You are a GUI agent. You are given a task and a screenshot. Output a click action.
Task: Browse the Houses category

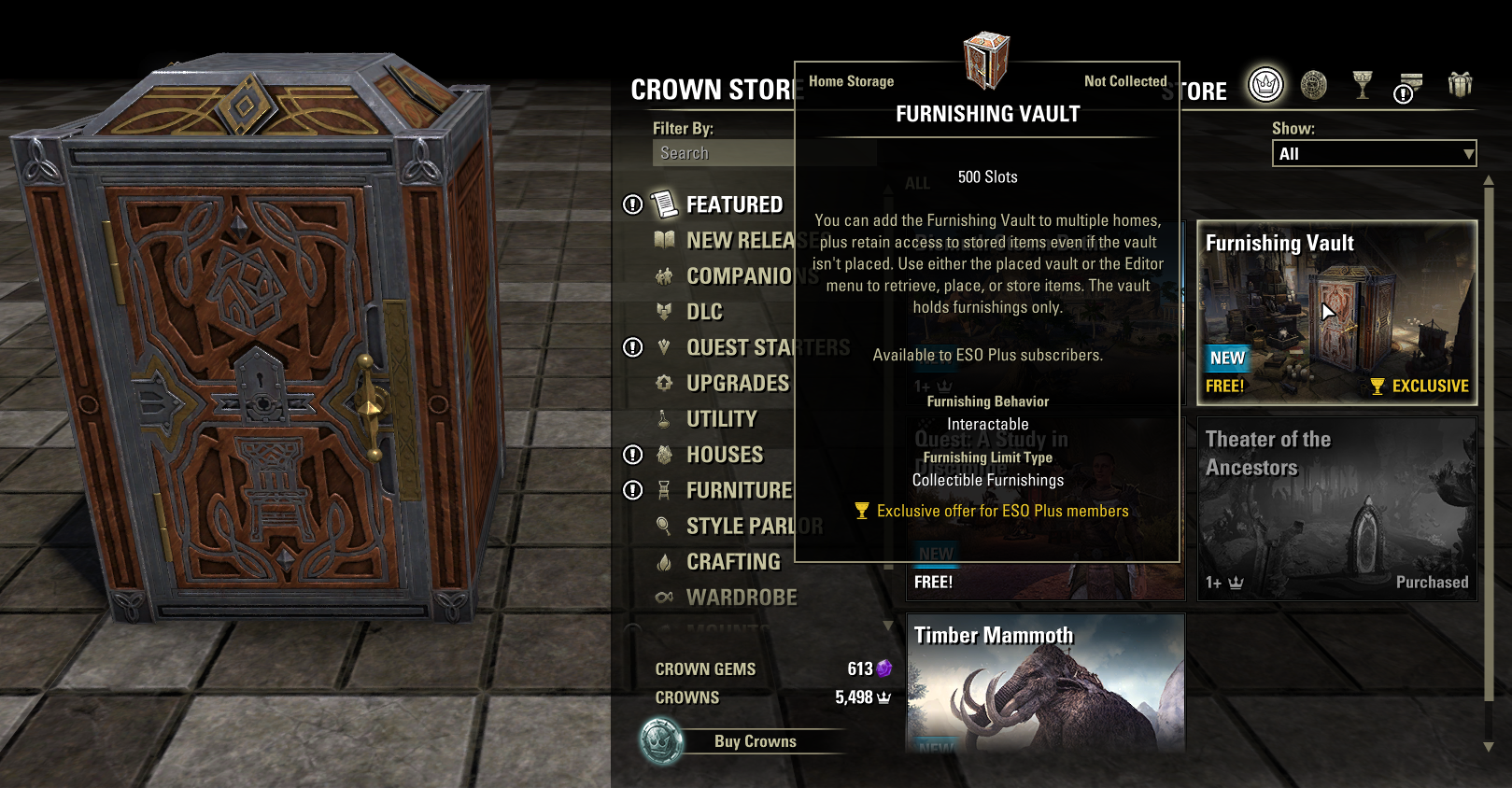click(x=725, y=455)
